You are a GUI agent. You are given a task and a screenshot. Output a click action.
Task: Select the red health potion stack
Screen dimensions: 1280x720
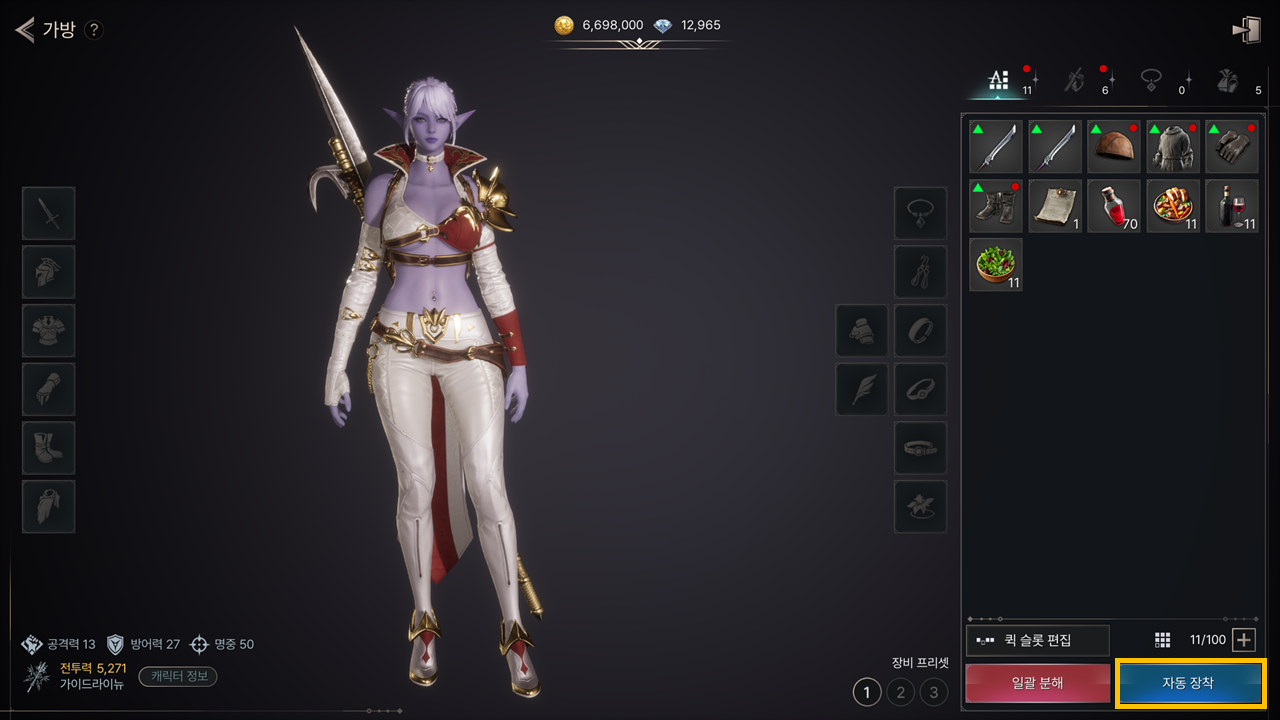click(1114, 206)
